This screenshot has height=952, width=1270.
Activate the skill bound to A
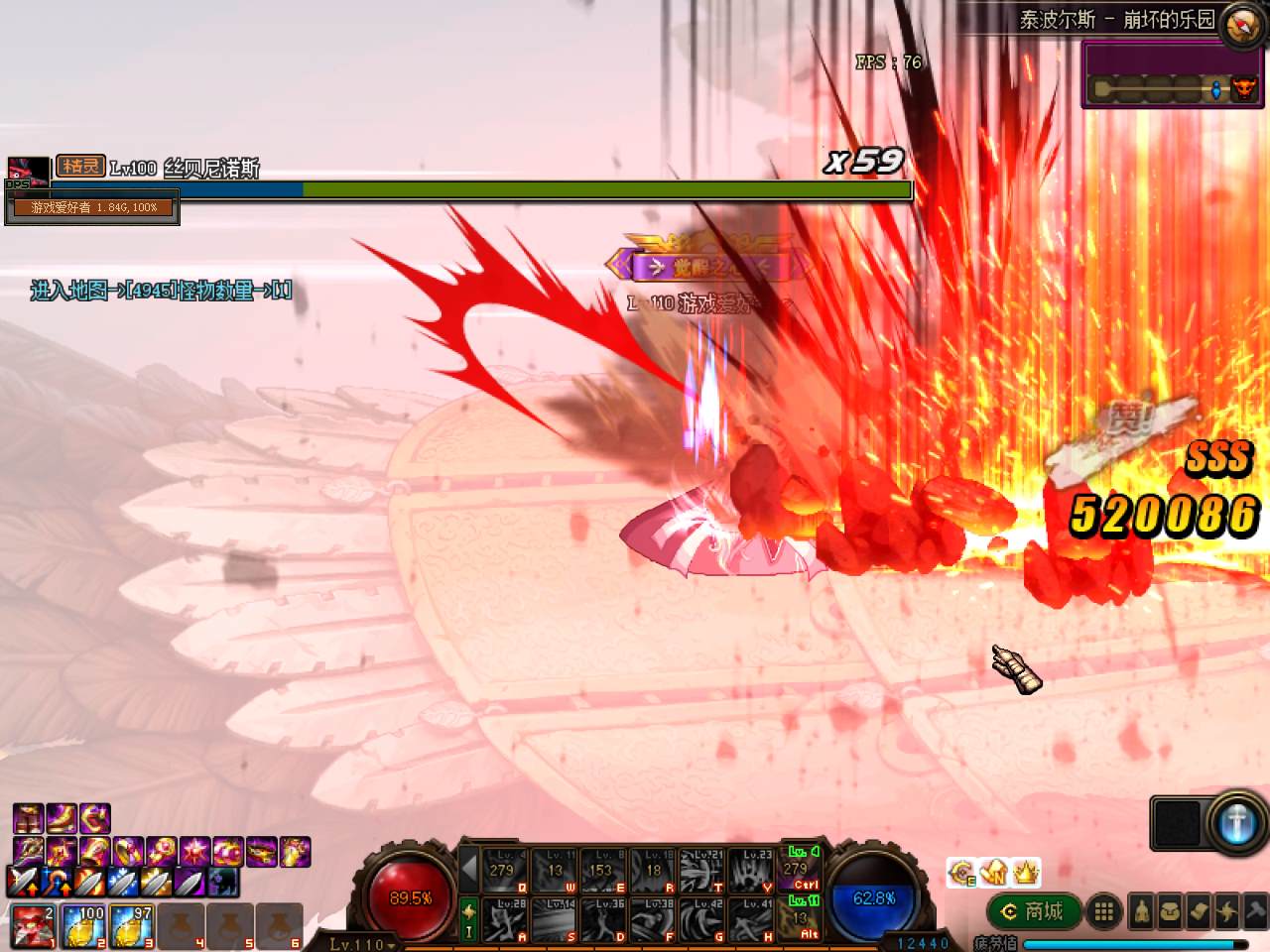[504, 919]
